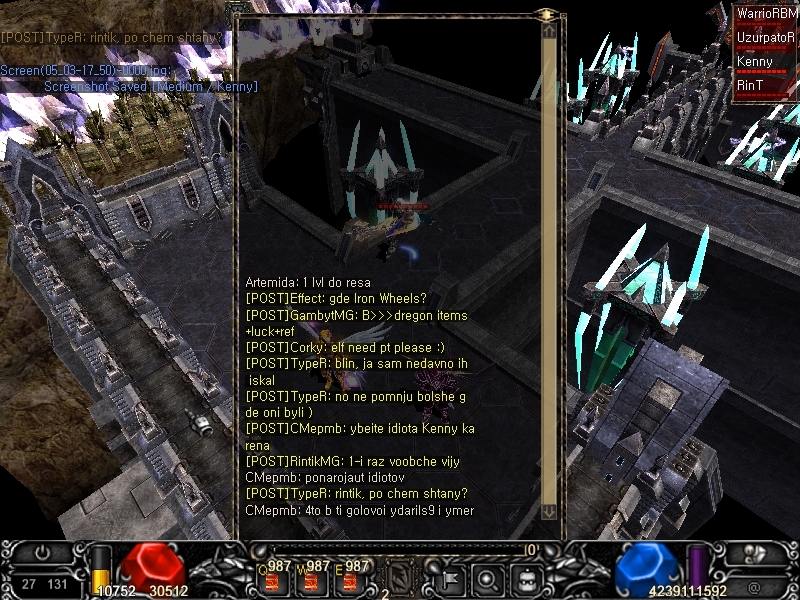Use the W hotkey potion slot
800x600 pixels.
(309, 580)
